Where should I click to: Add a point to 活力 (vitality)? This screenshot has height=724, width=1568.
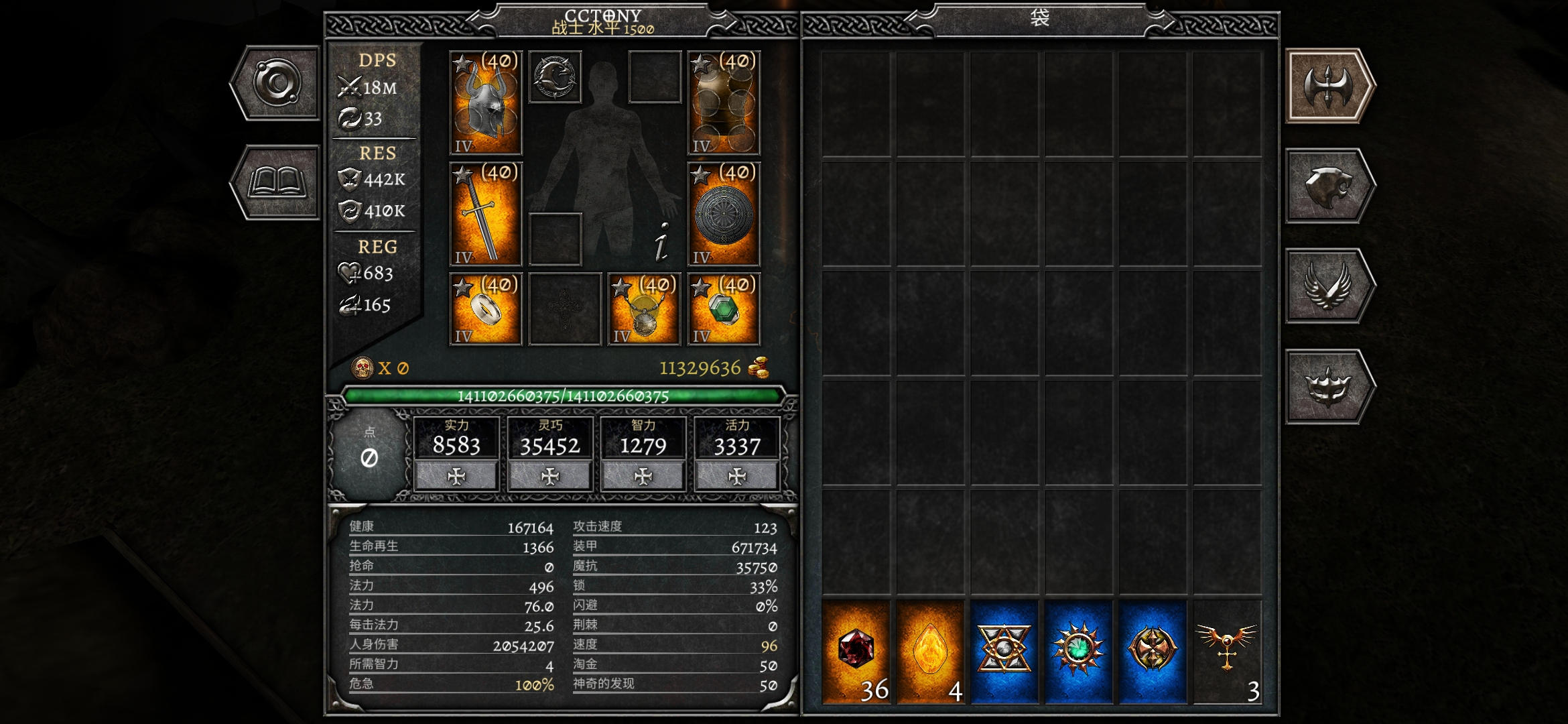(x=737, y=476)
